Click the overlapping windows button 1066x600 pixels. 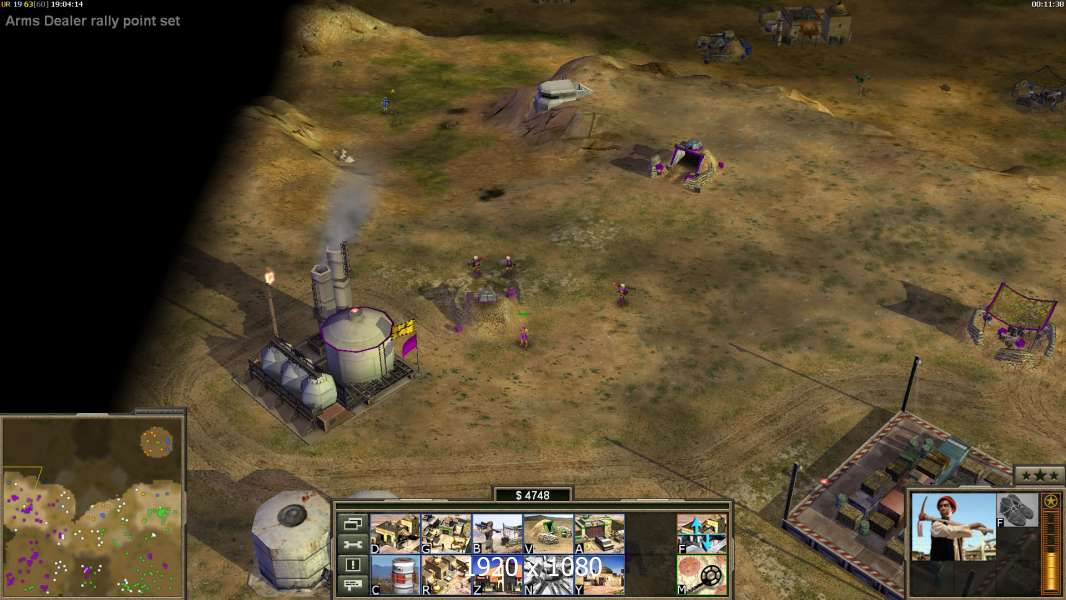[352, 523]
